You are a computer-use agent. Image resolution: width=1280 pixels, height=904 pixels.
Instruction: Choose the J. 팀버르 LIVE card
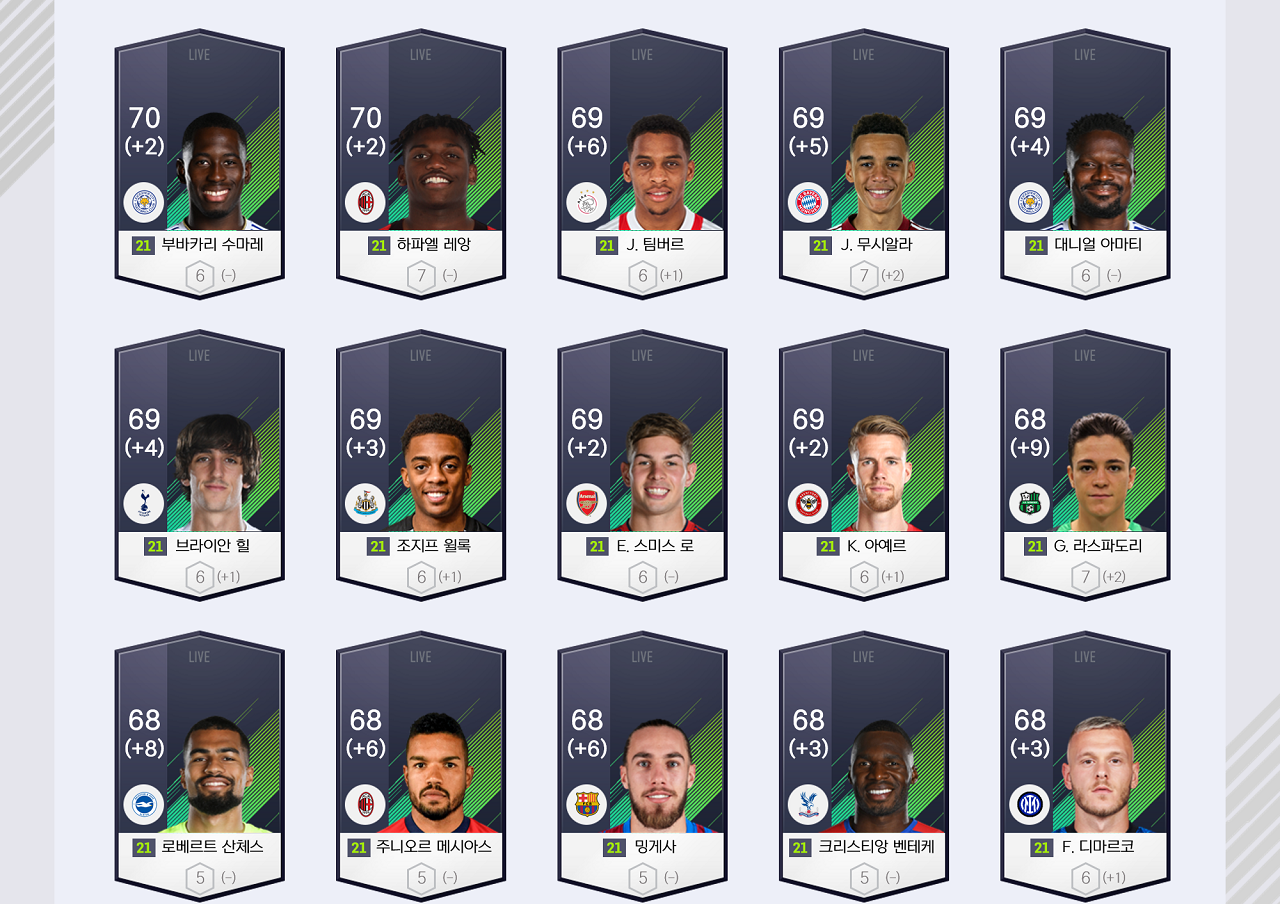pos(642,165)
